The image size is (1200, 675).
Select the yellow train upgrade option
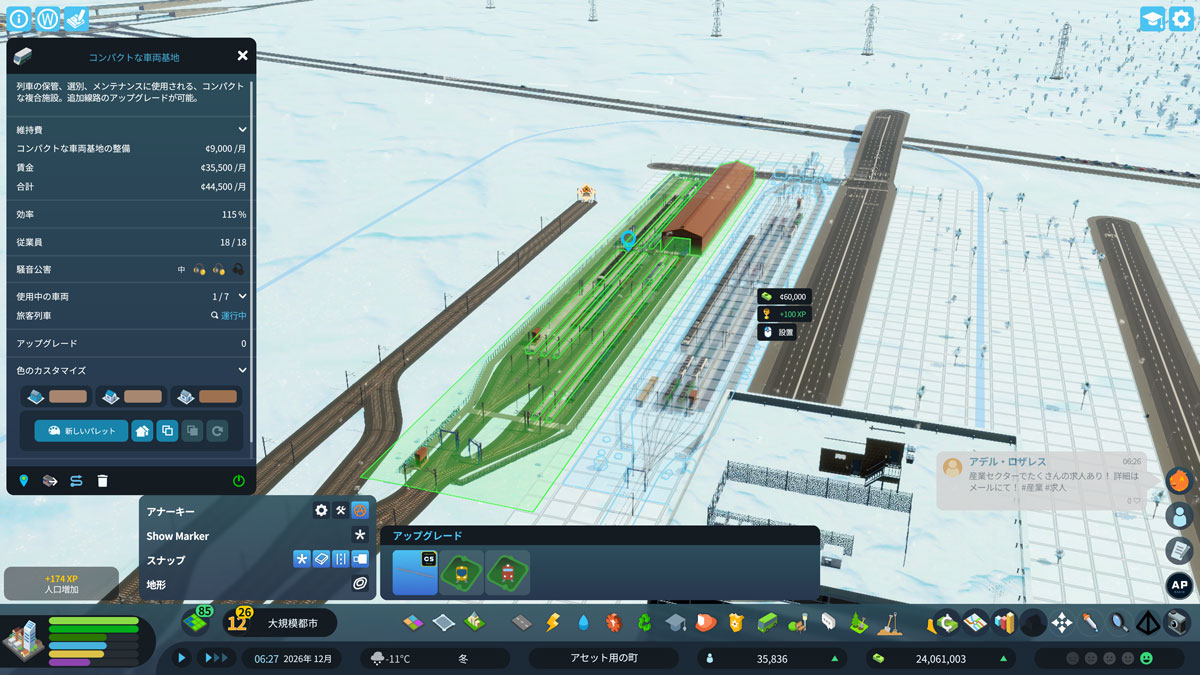click(x=461, y=573)
